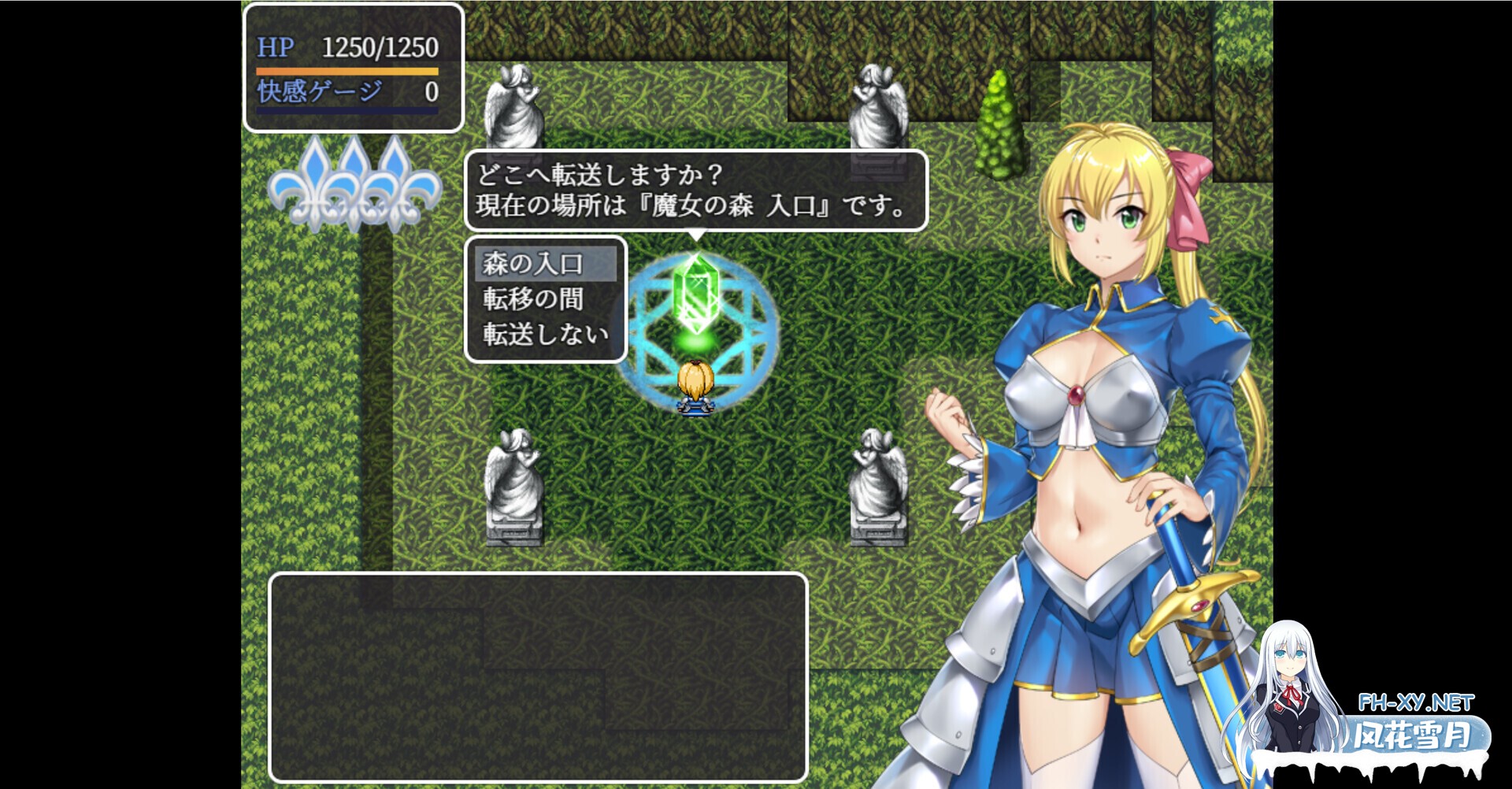The height and width of the screenshot is (789, 1512).
Task: Expand the teleport destination choice window
Action: point(545,300)
